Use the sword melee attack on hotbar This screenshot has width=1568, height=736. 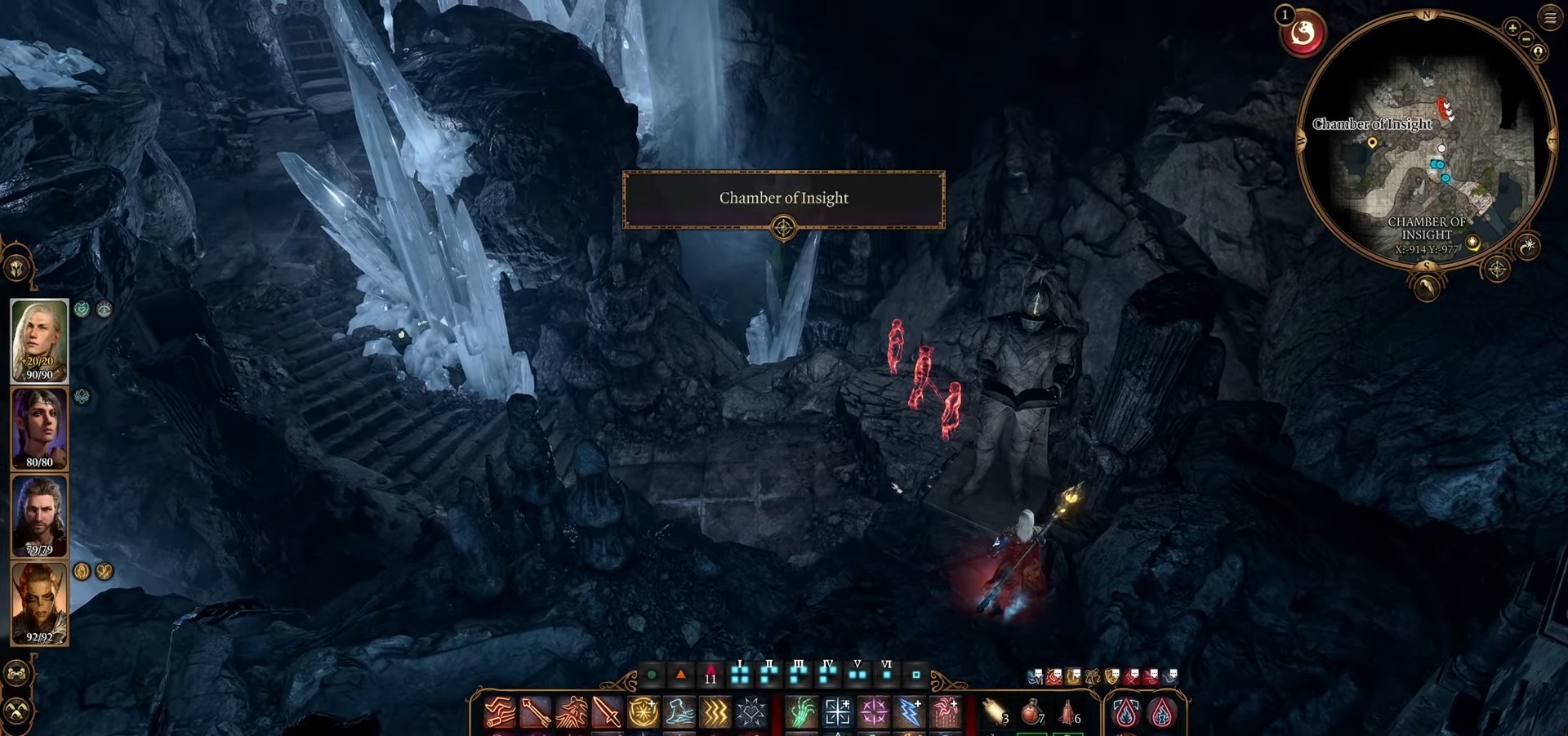[607, 713]
